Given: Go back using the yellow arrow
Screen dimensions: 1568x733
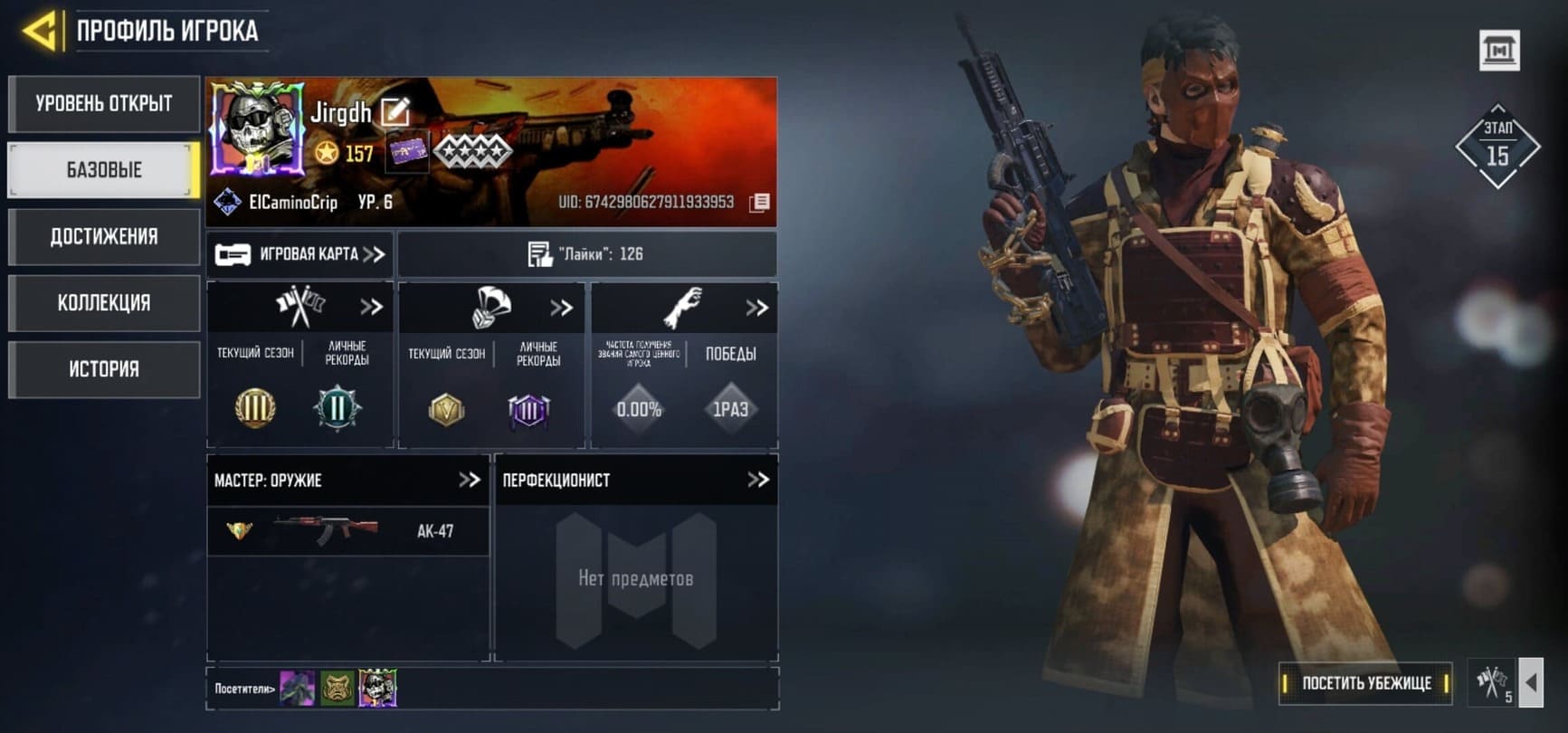Looking at the screenshot, I should (39, 32).
